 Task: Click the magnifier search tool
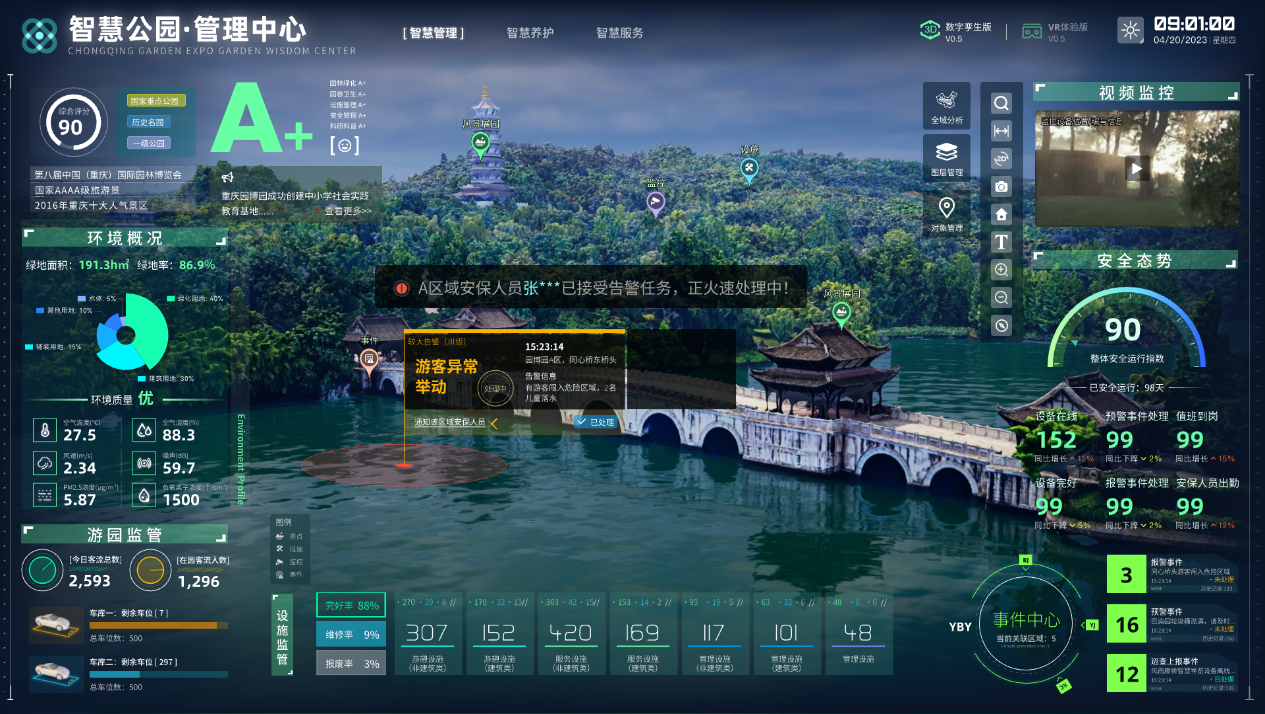[1001, 103]
